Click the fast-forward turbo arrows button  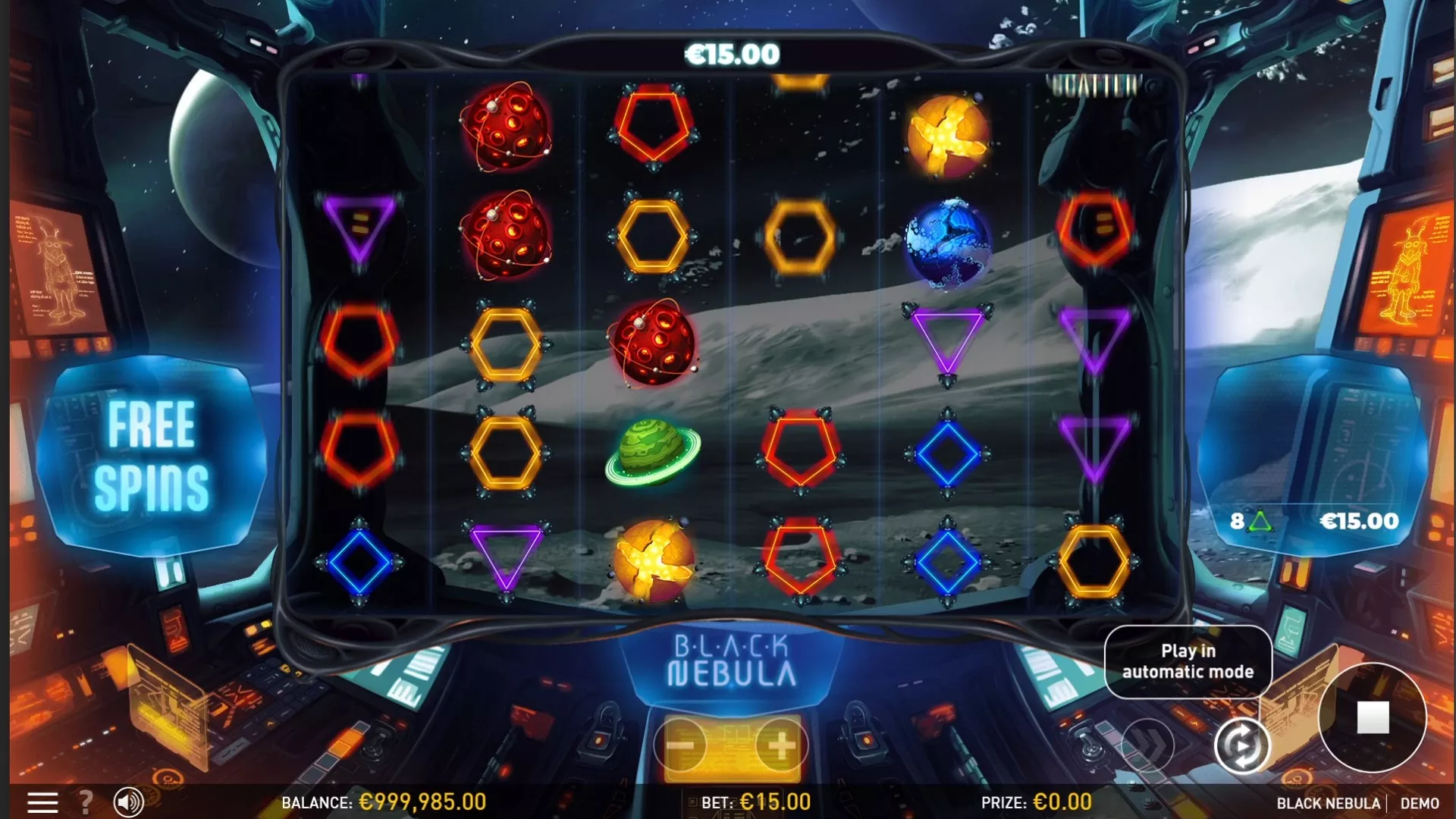[1147, 746]
